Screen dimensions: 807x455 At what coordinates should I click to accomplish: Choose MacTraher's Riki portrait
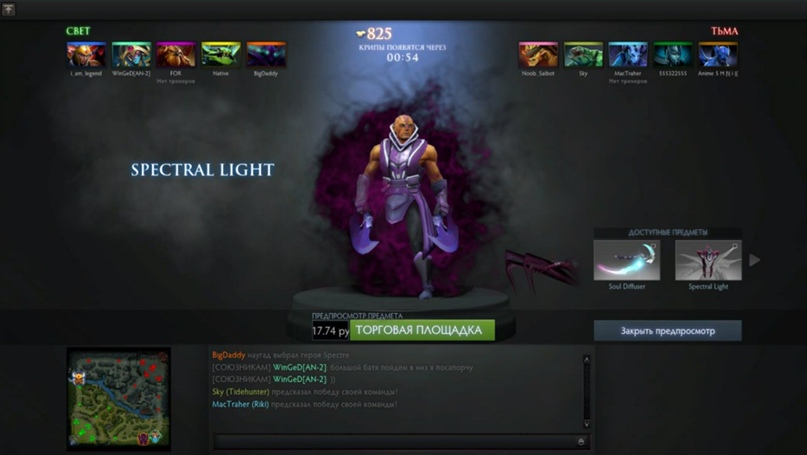[628, 54]
